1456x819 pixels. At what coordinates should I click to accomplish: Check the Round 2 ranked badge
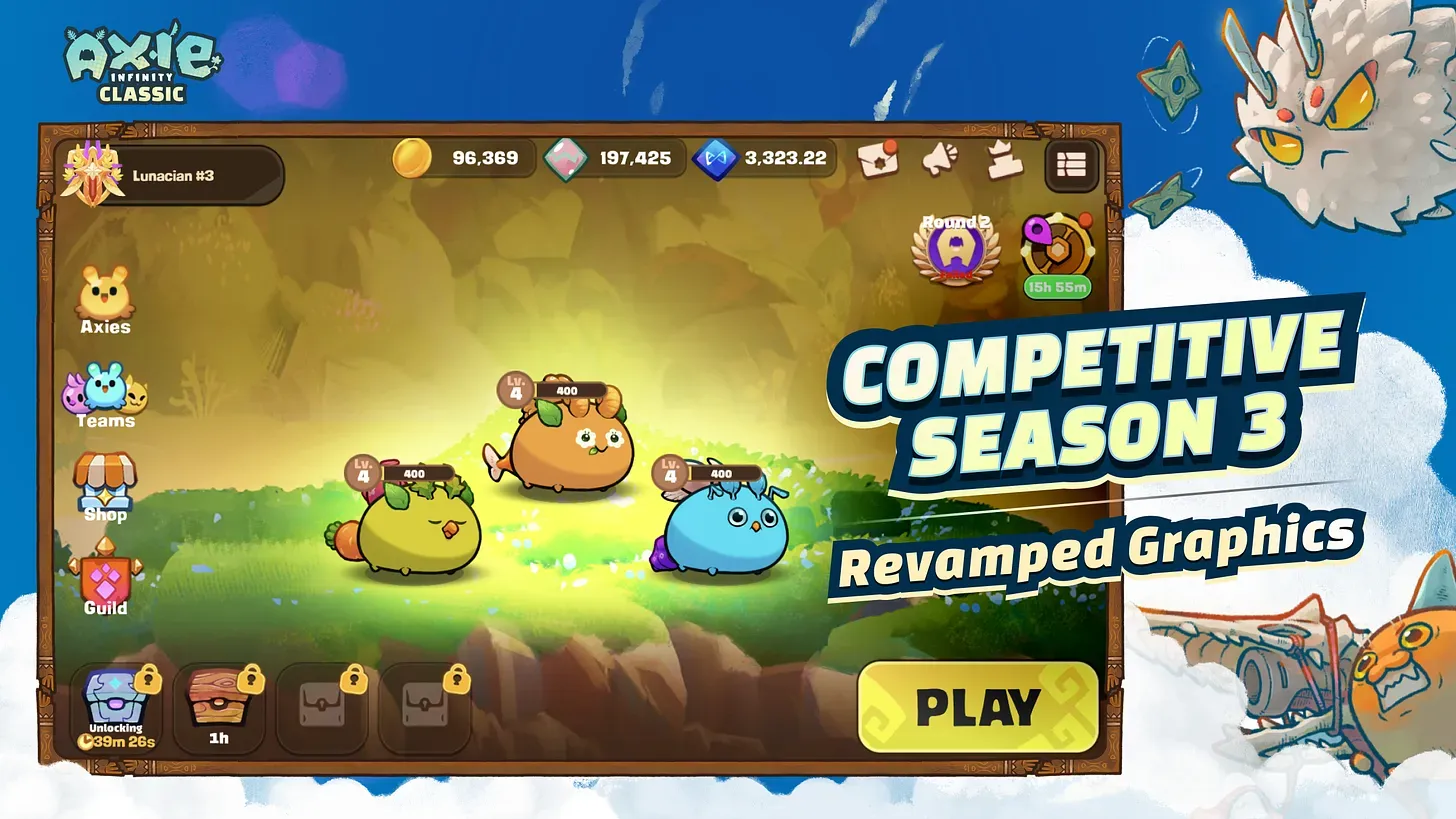pos(955,248)
